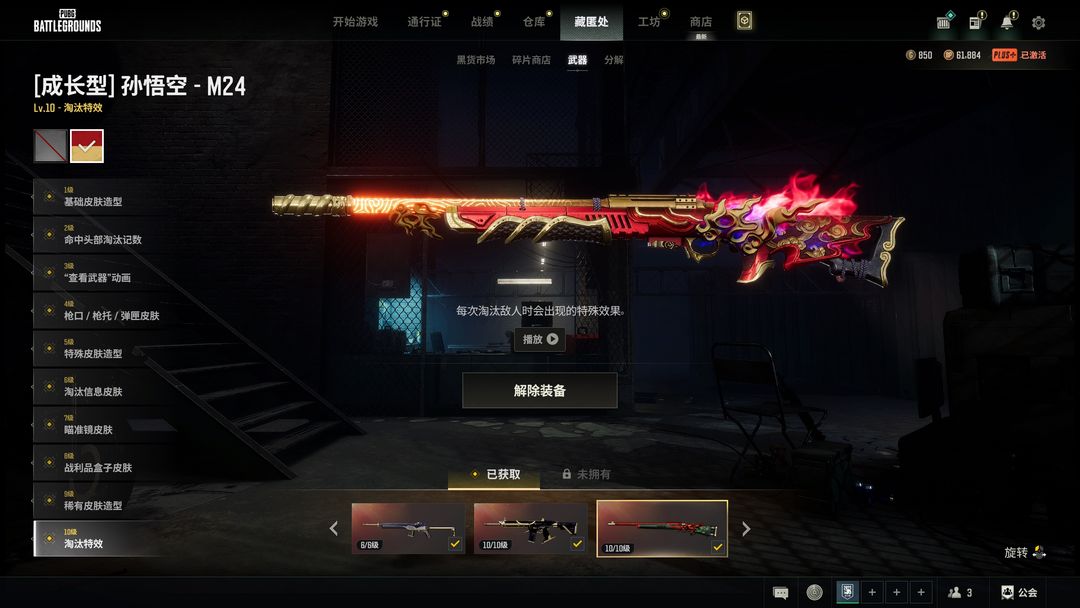Select level 4 枪口/枪托/弹匣皮肤 row

(x=100, y=311)
